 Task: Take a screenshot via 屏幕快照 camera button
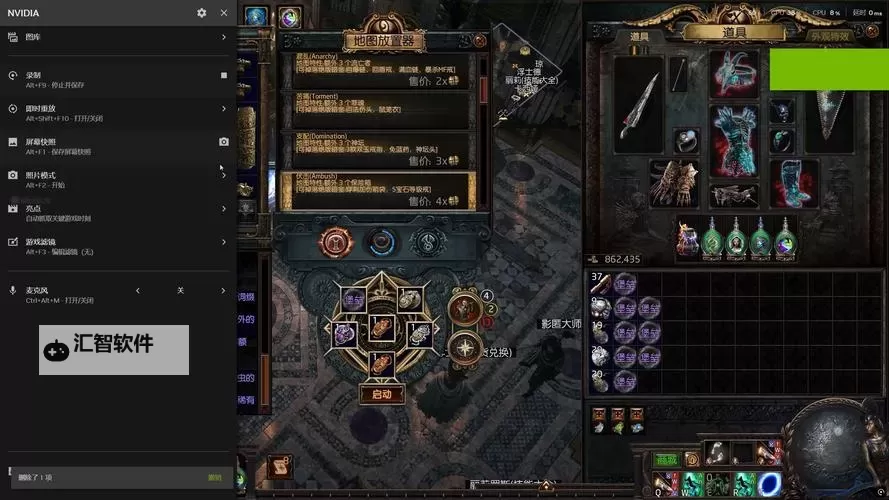click(x=223, y=142)
